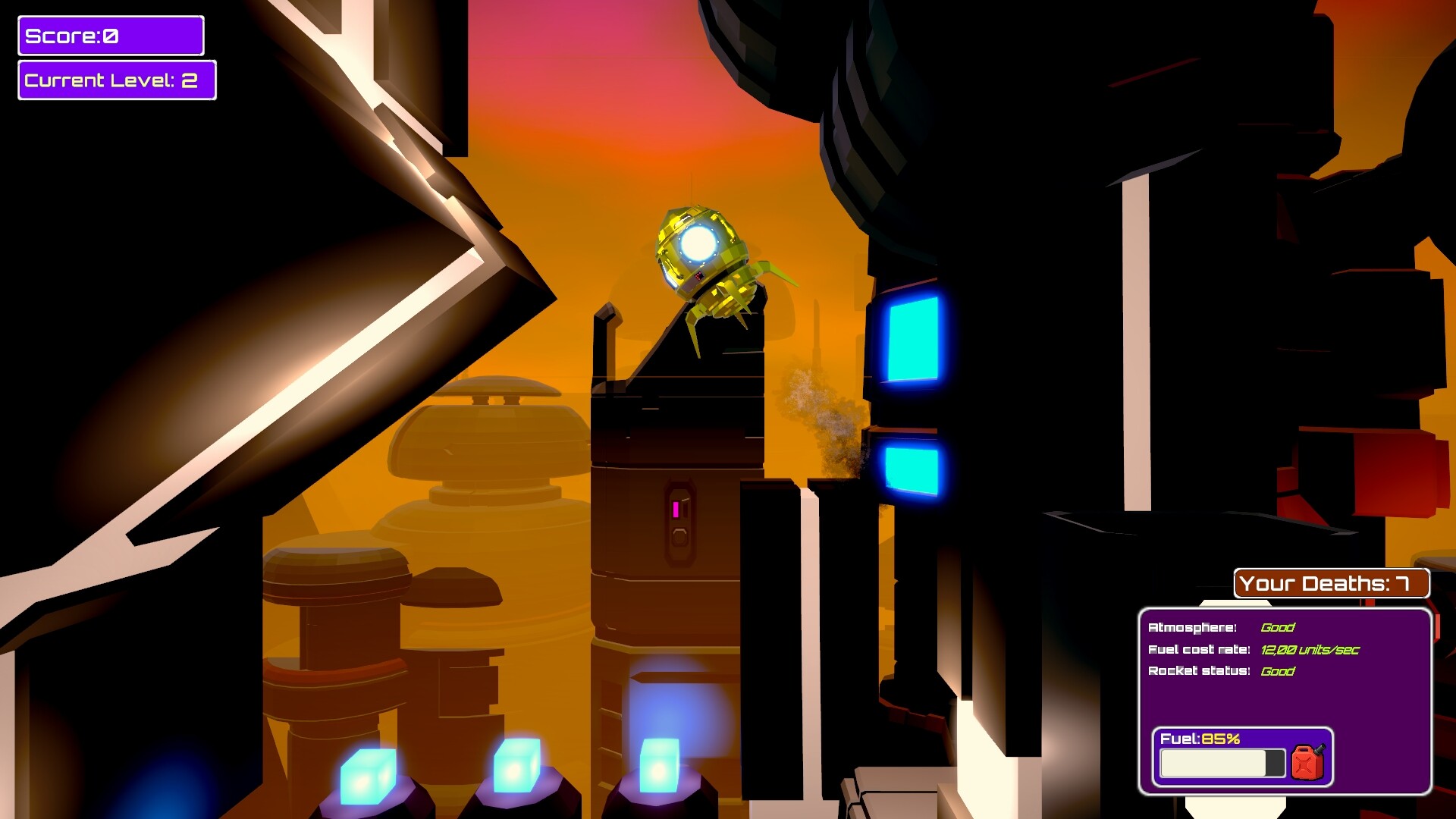The width and height of the screenshot is (1456, 819).
Task: Click the Score:0 display panel
Action: [x=109, y=35]
